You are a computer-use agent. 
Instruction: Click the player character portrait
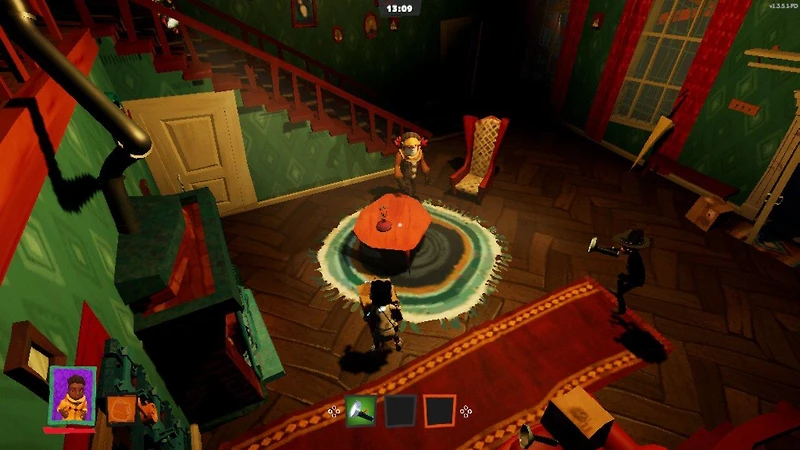72,395
